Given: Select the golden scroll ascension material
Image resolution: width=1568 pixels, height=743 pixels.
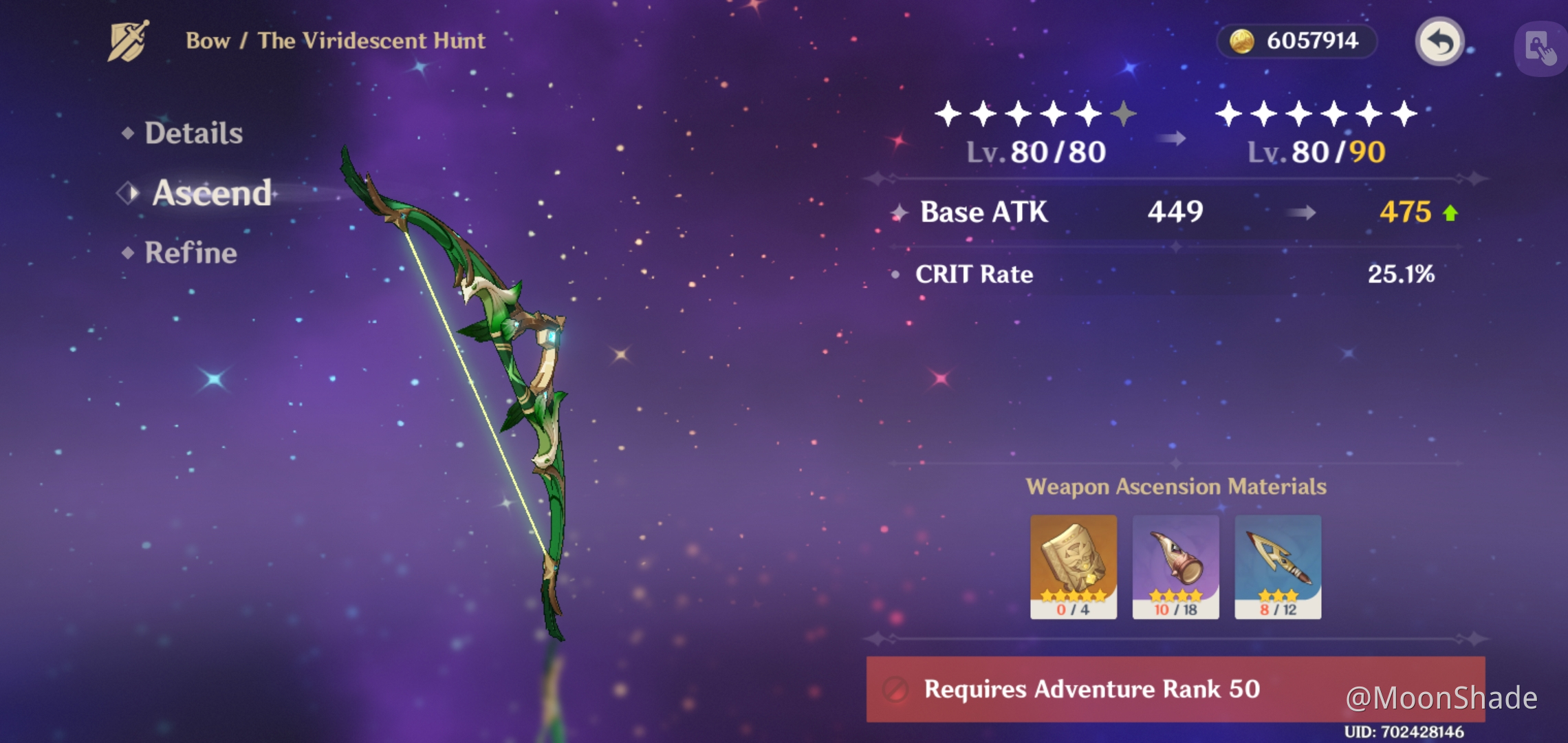Looking at the screenshot, I should pos(1073,566).
